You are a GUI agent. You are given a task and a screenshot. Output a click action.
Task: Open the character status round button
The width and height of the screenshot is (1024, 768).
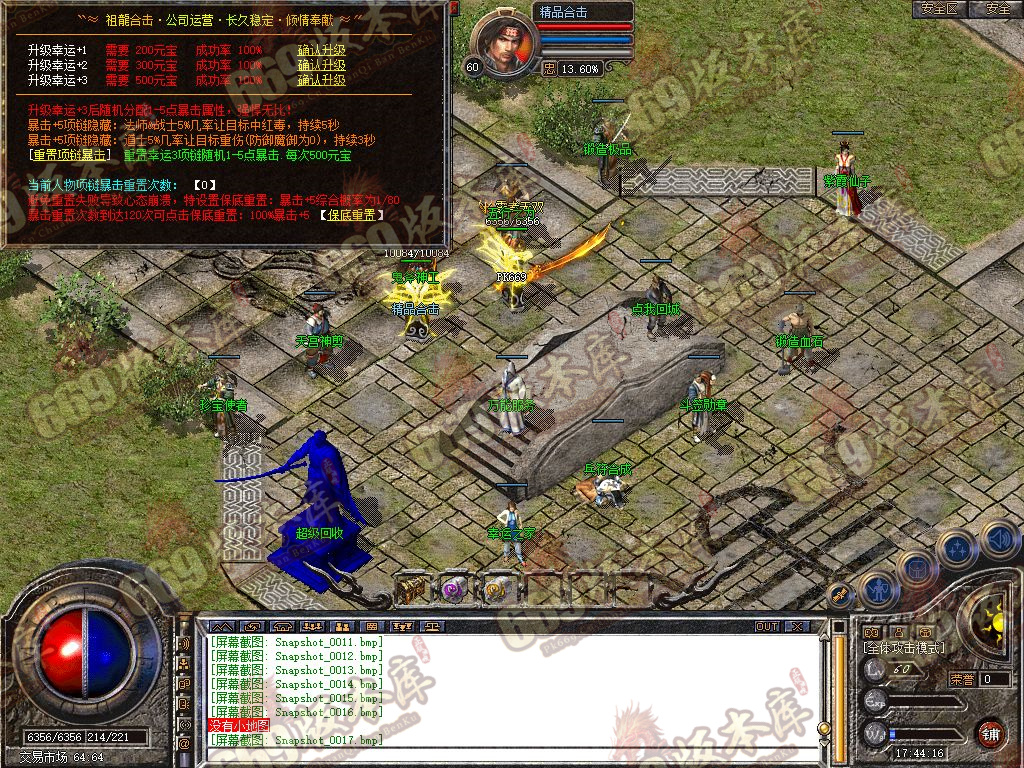click(878, 590)
